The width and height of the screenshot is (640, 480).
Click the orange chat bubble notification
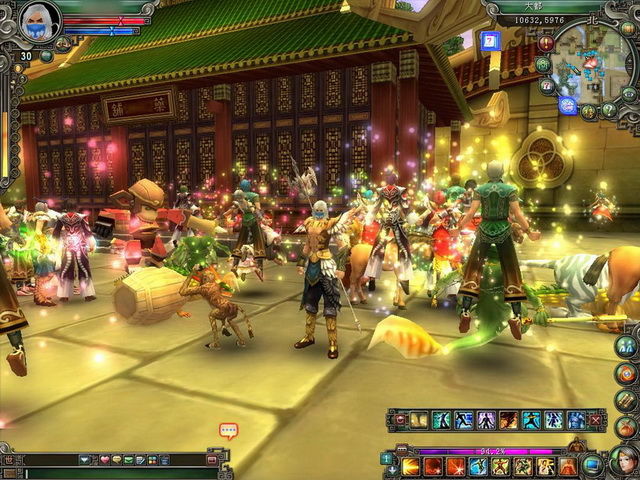(x=228, y=432)
